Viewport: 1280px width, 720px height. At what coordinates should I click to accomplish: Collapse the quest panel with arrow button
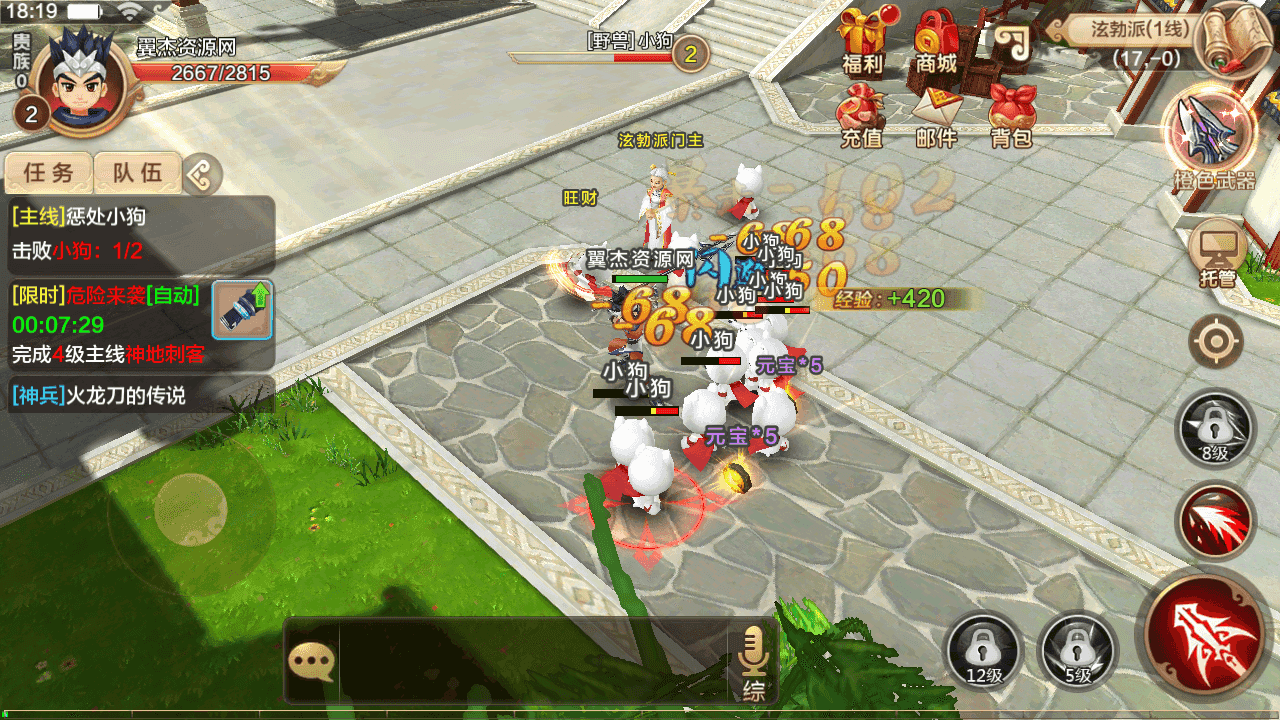click(x=201, y=174)
